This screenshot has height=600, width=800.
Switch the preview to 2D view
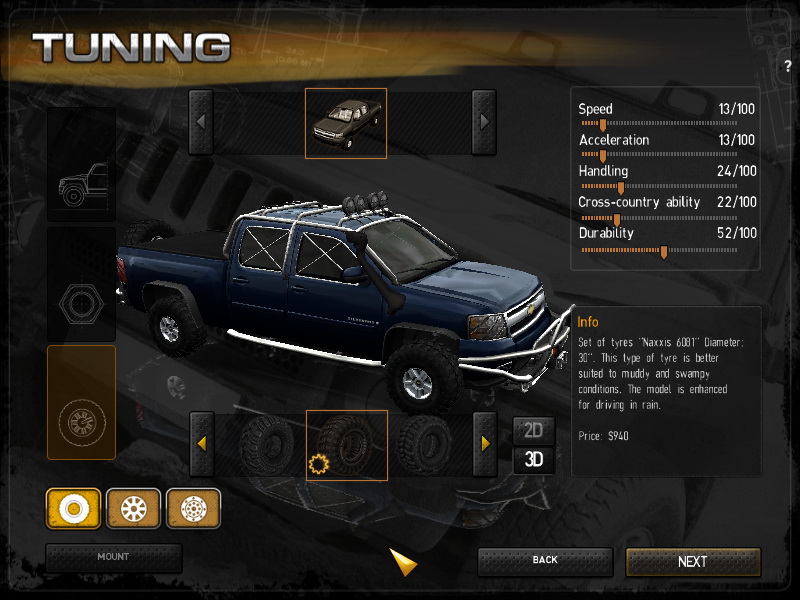coord(534,431)
